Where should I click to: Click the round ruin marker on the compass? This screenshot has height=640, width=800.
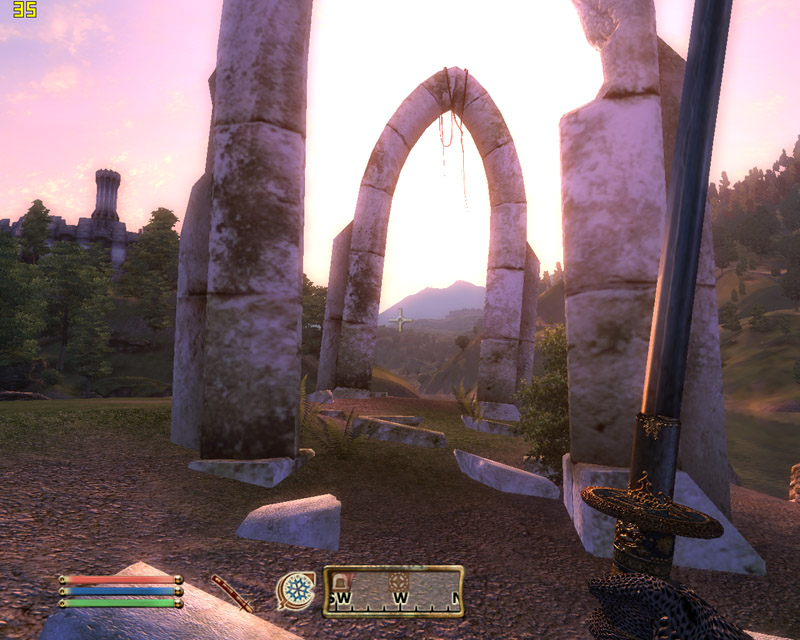click(399, 582)
